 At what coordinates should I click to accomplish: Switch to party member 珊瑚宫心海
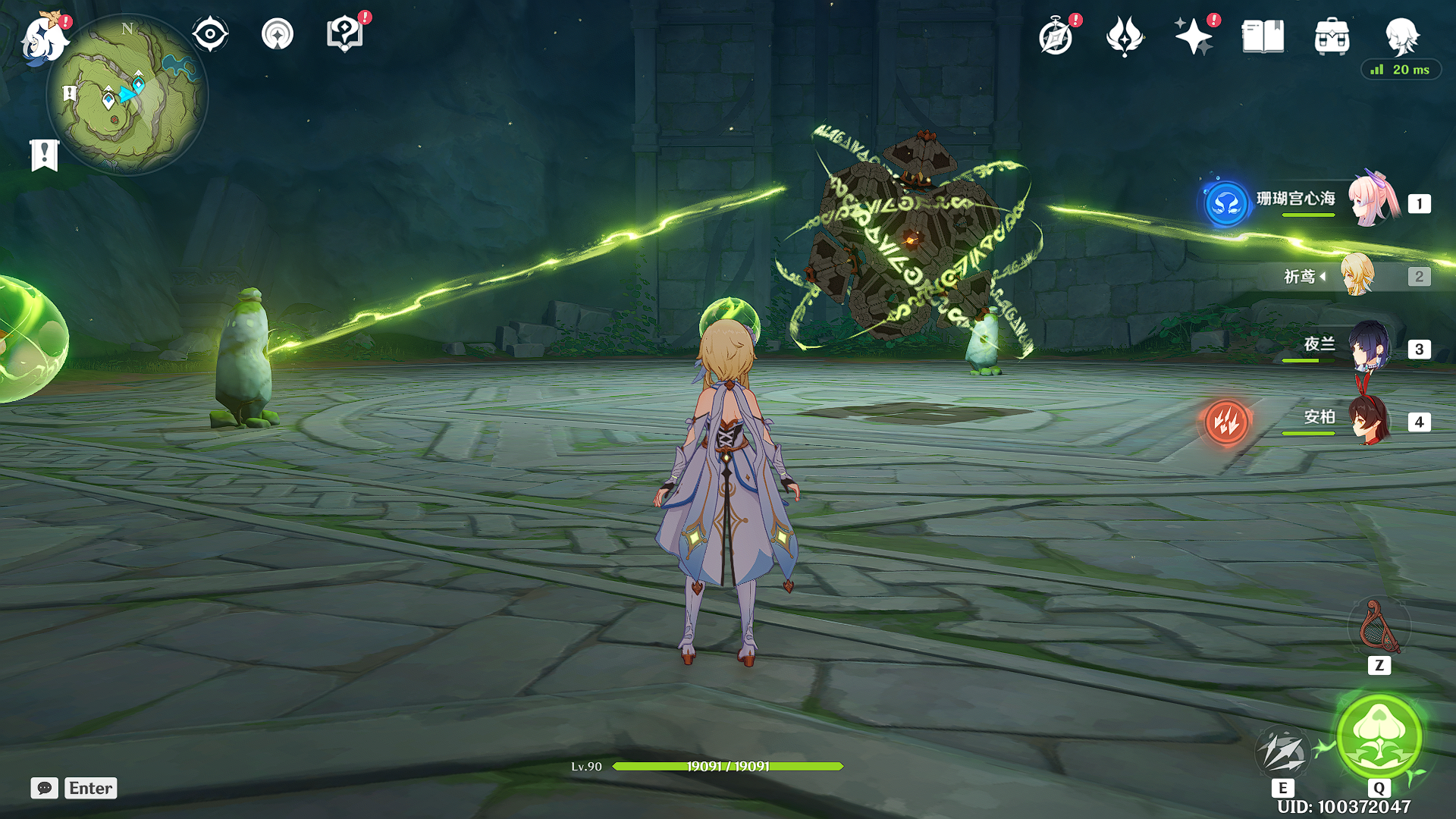pos(1371,201)
